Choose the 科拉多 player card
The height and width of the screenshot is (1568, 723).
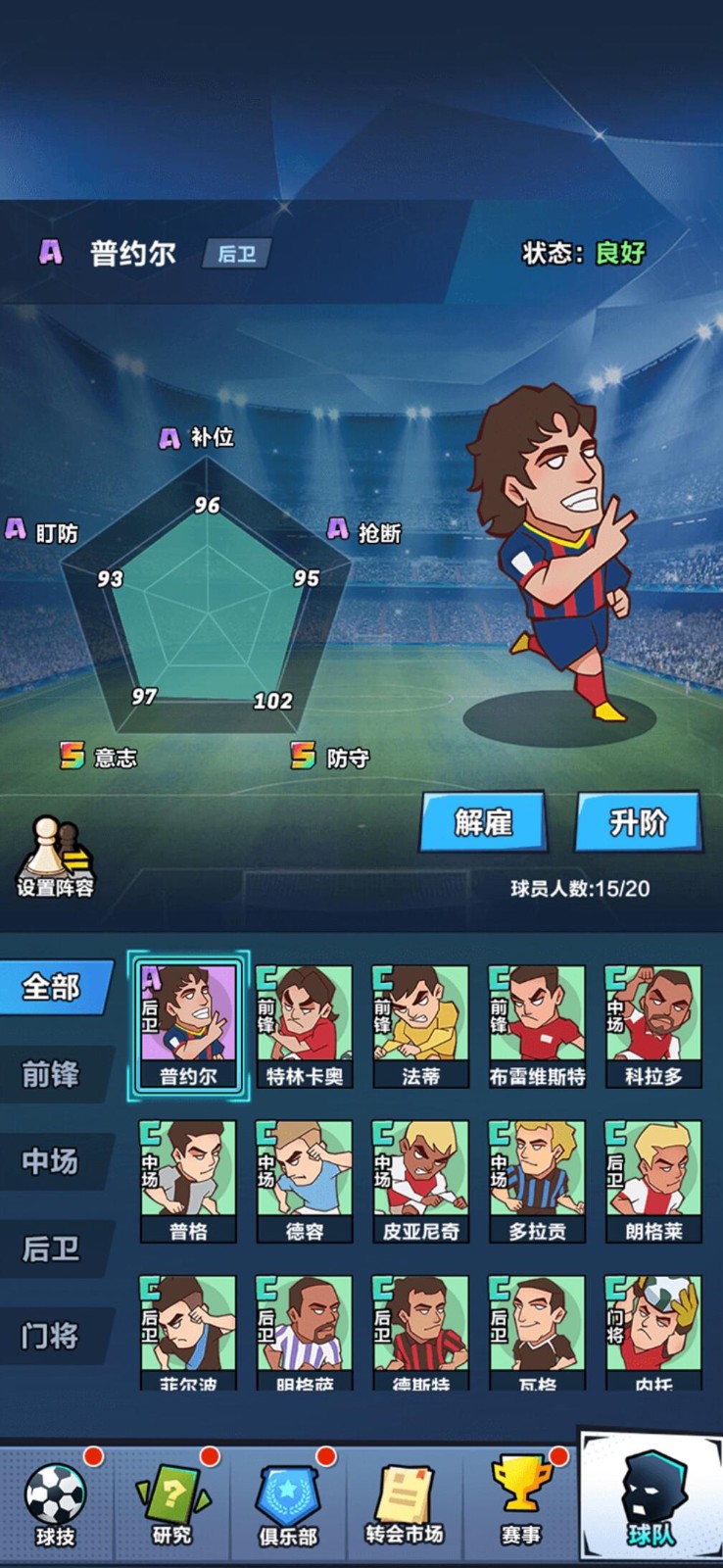(653, 1025)
